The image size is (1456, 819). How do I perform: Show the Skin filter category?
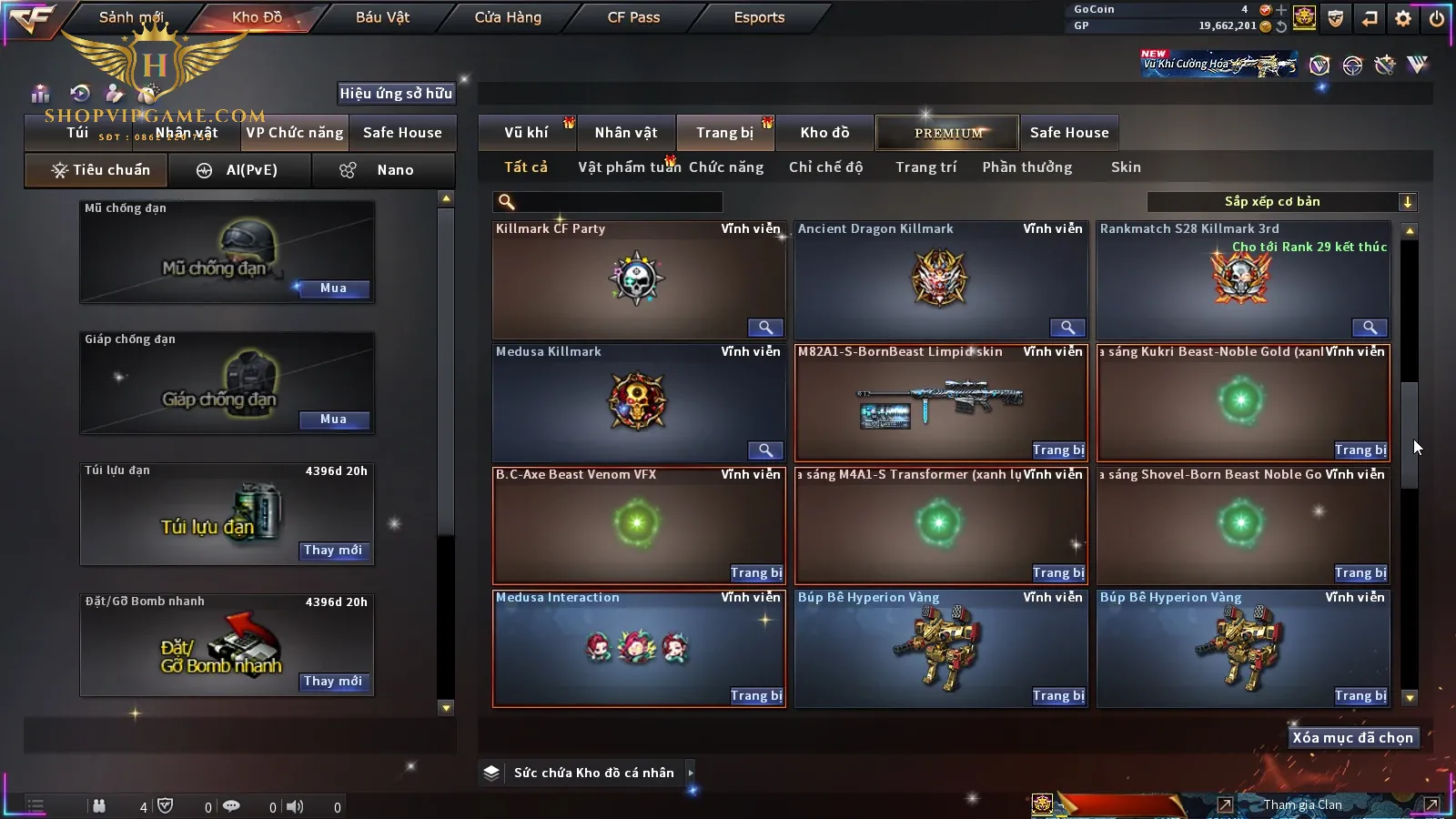[1126, 167]
